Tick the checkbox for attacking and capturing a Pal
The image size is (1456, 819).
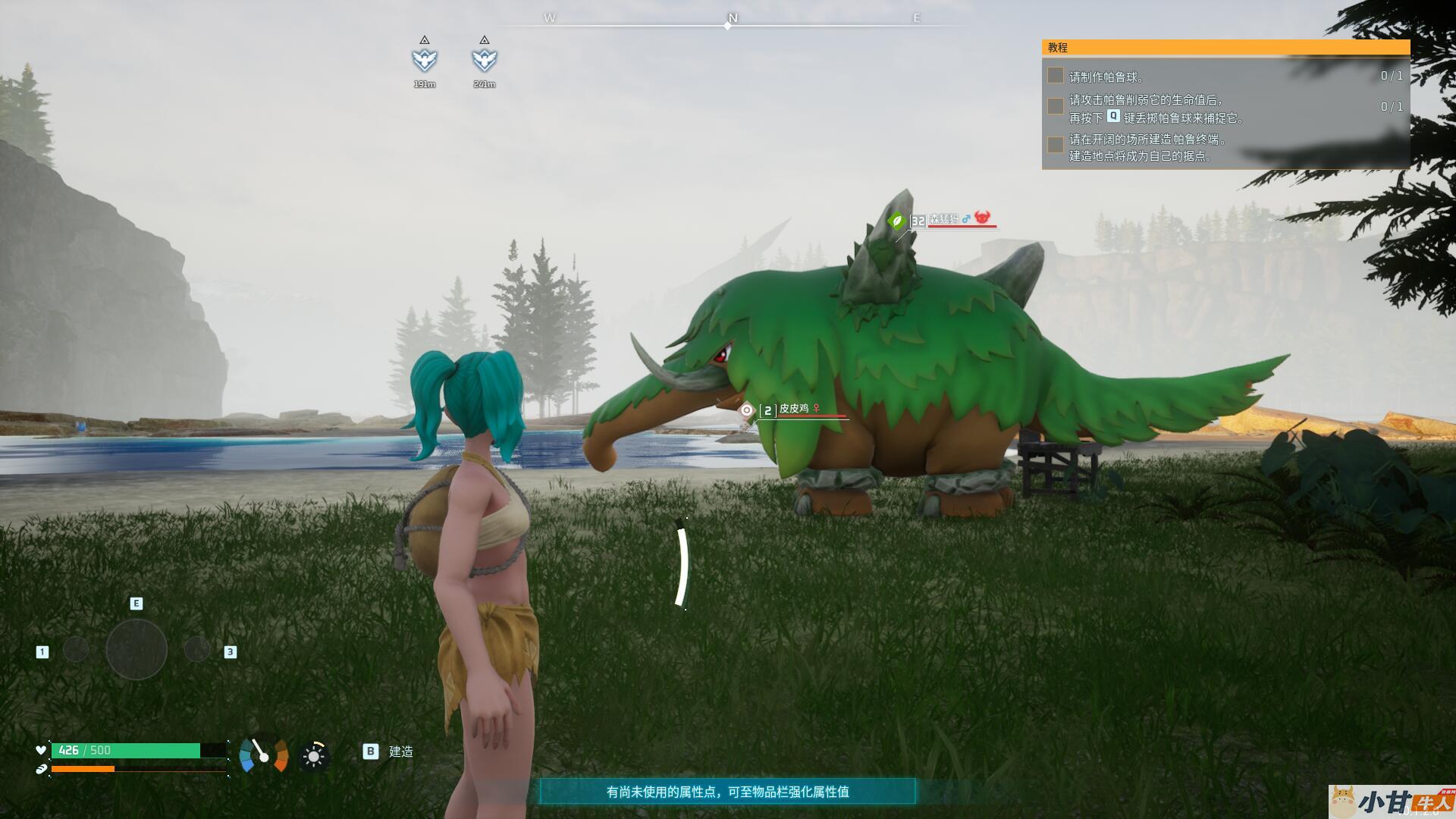[x=1055, y=106]
